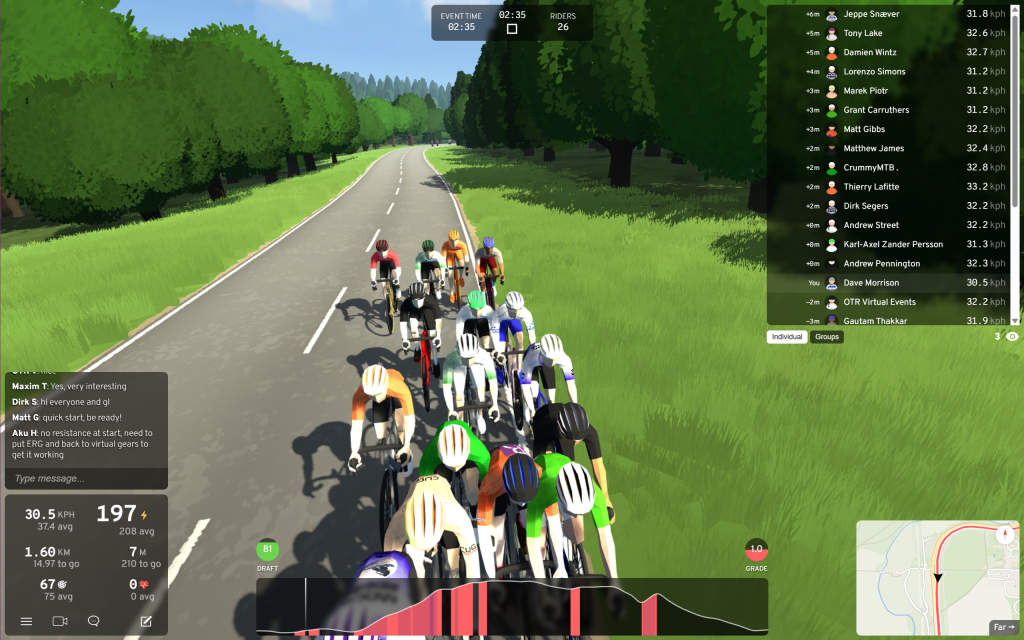Choose Karl-Axel Zander Persson's rider row
The image size is (1024, 640).
pos(887,244)
